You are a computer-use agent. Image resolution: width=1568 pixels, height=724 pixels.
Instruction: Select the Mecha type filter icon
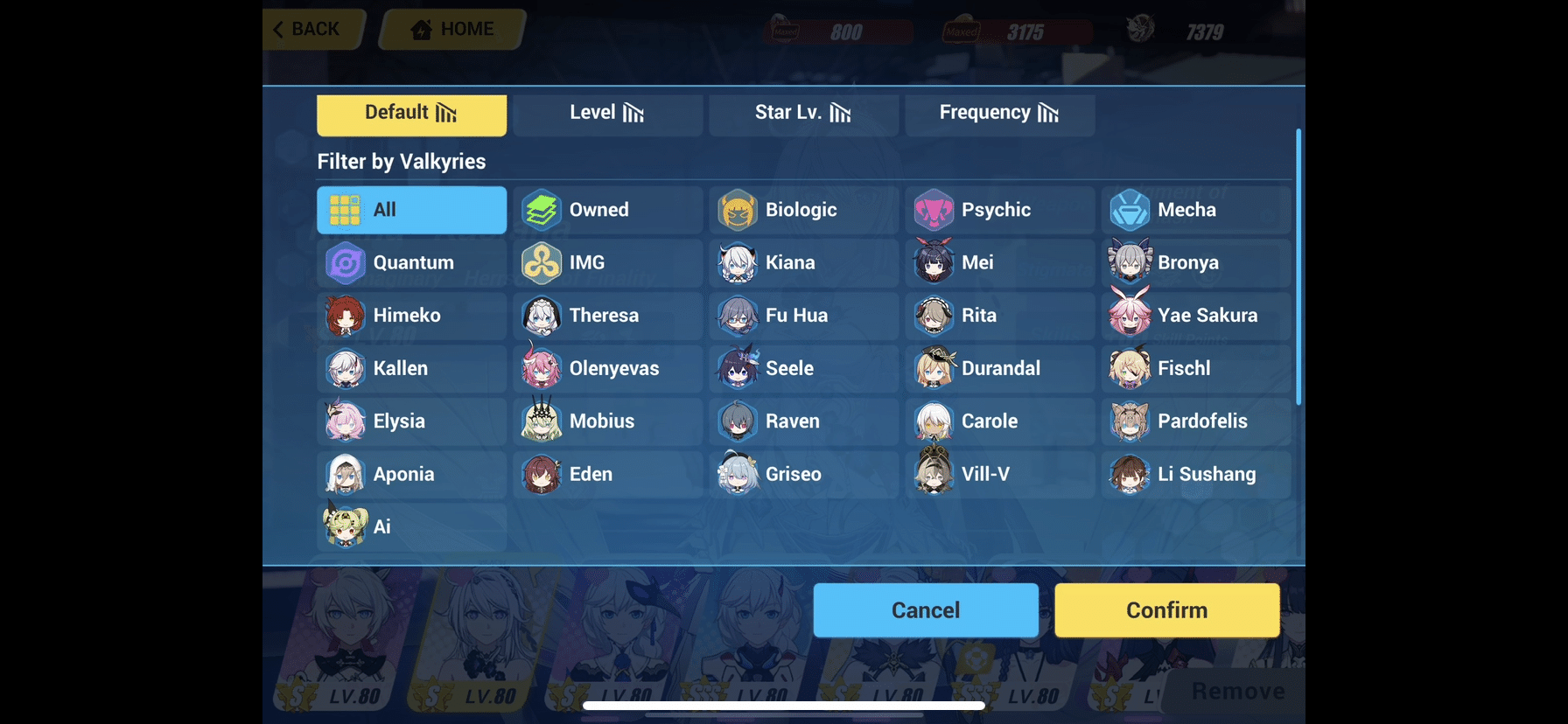coord(1131,210)
